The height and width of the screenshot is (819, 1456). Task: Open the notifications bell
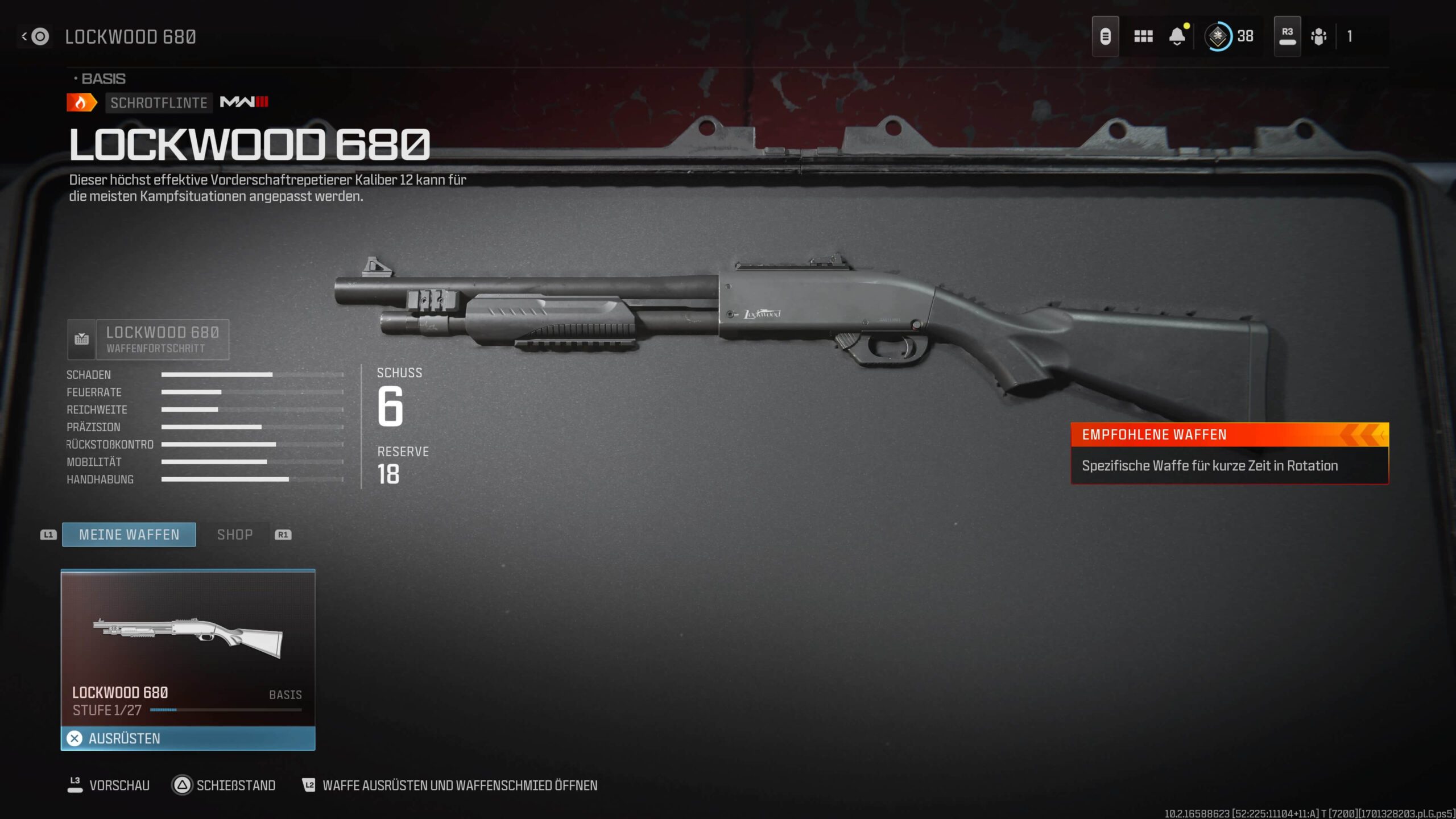[x=1177, y=36]
